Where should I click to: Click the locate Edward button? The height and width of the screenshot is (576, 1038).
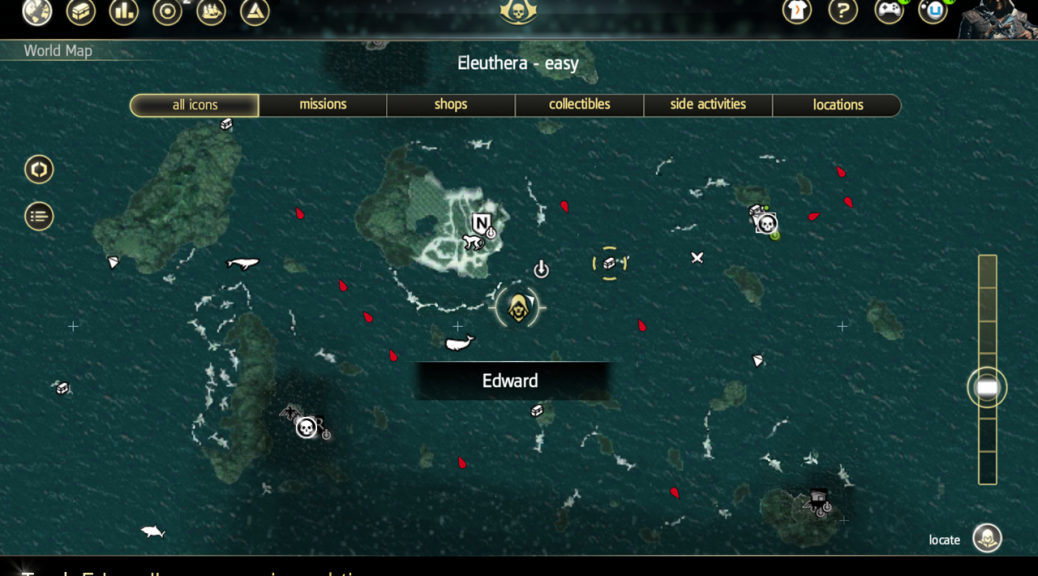[987, 539]
